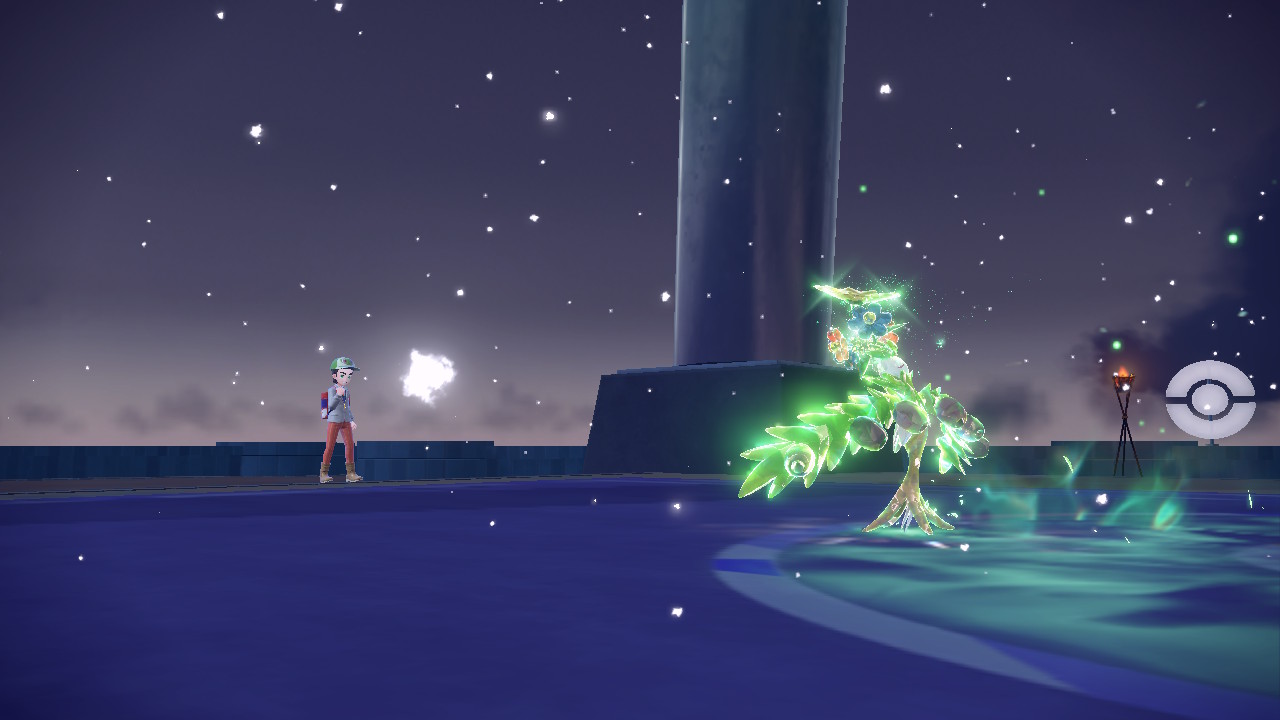1280x720 pixels.
Task: Click the white Poké Ball icon
Action: 1210,400
